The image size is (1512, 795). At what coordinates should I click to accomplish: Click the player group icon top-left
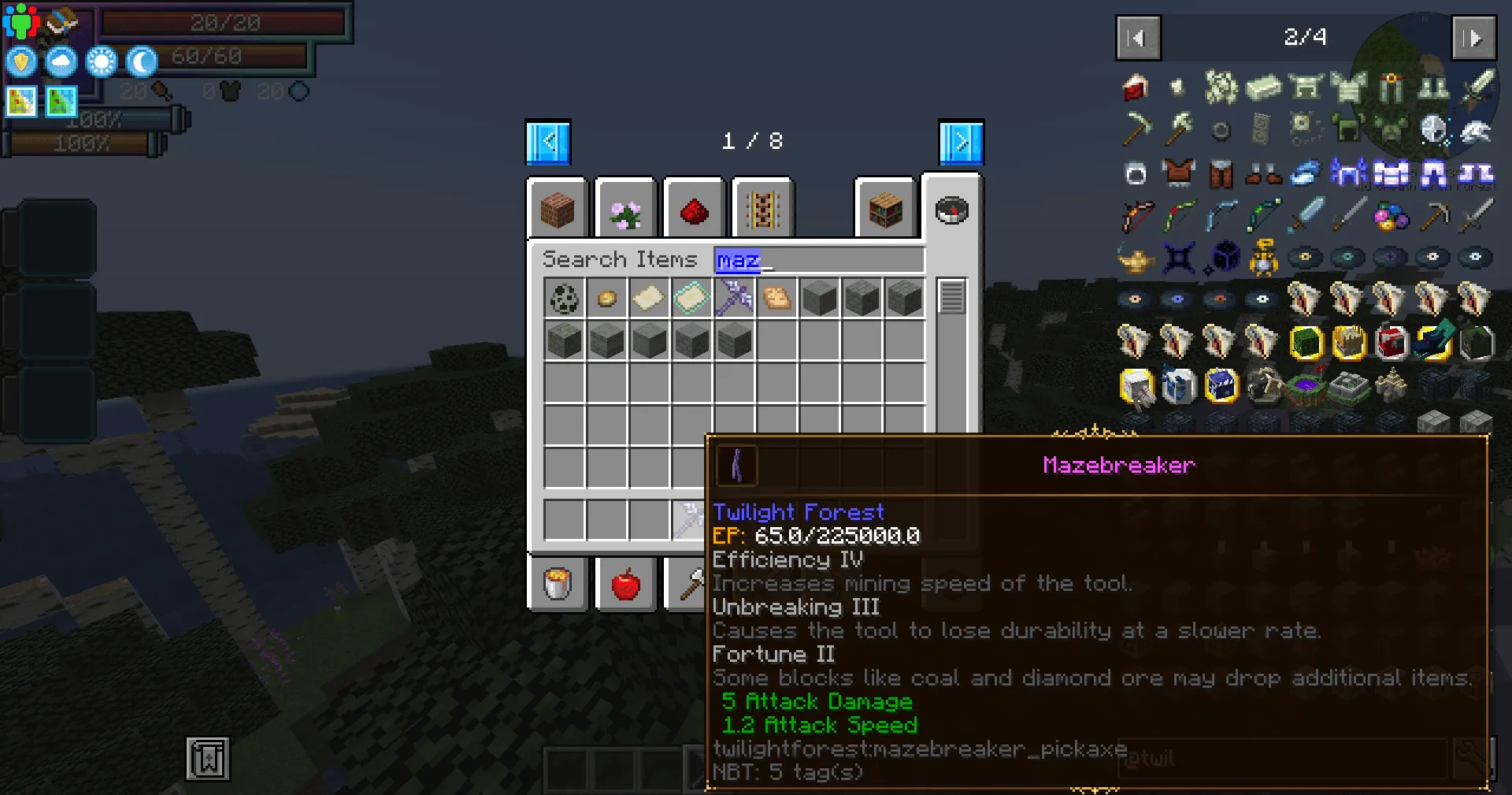click(x=23, y=20)
